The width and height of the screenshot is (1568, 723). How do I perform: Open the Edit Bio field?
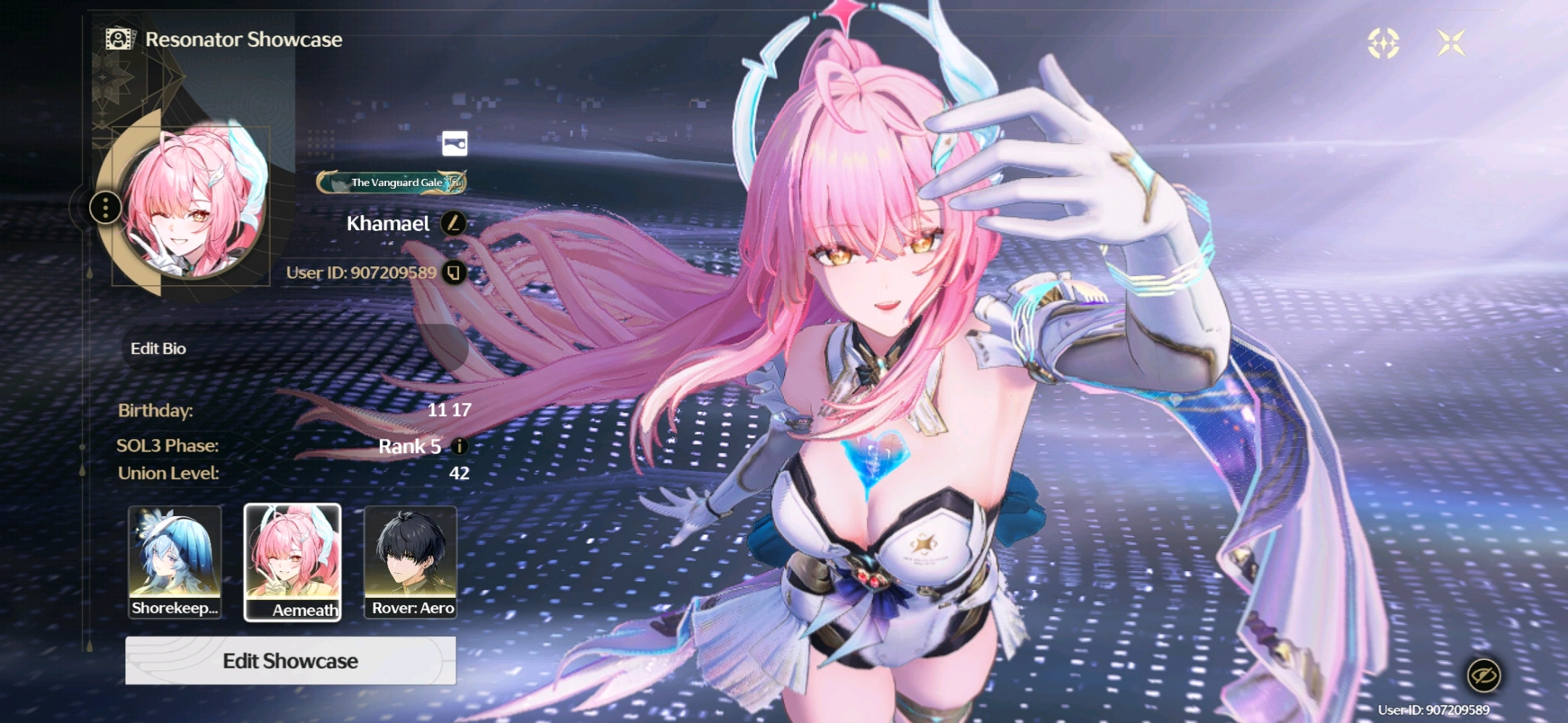[159, 349]
